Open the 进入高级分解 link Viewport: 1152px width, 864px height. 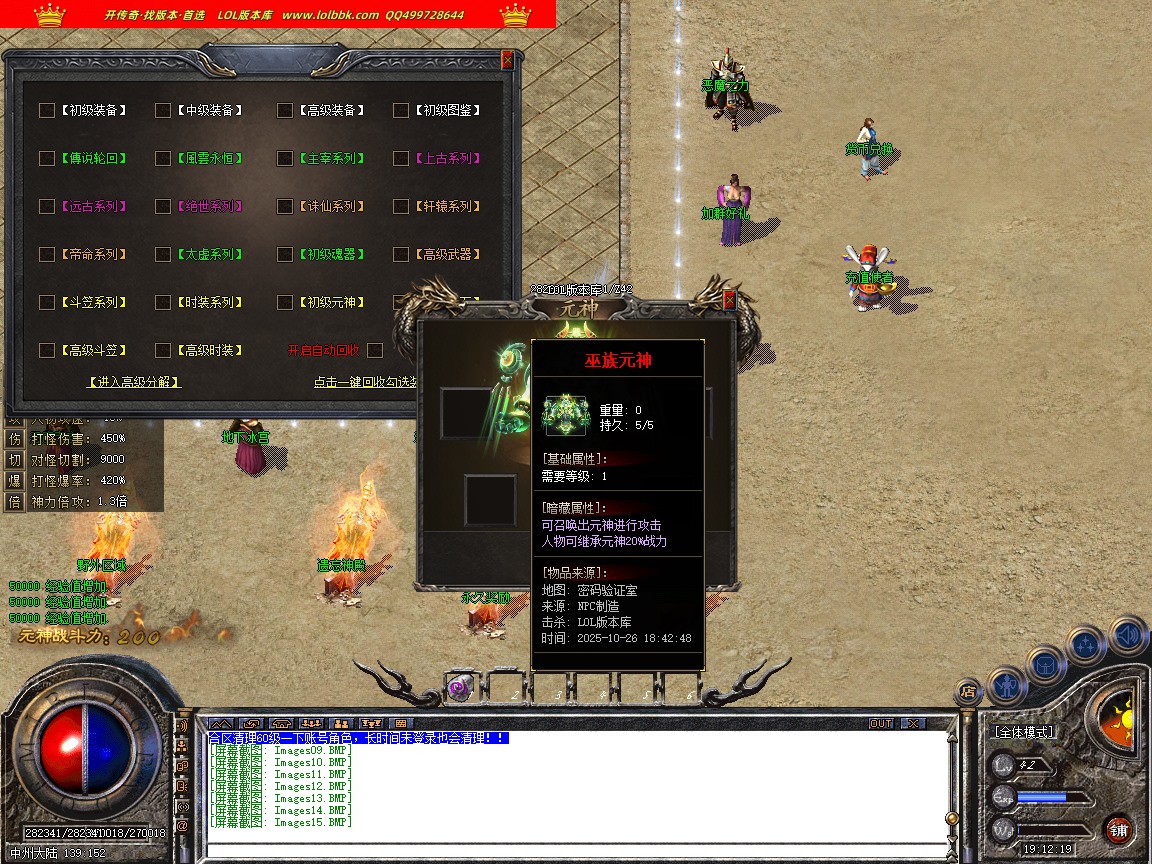135,381
